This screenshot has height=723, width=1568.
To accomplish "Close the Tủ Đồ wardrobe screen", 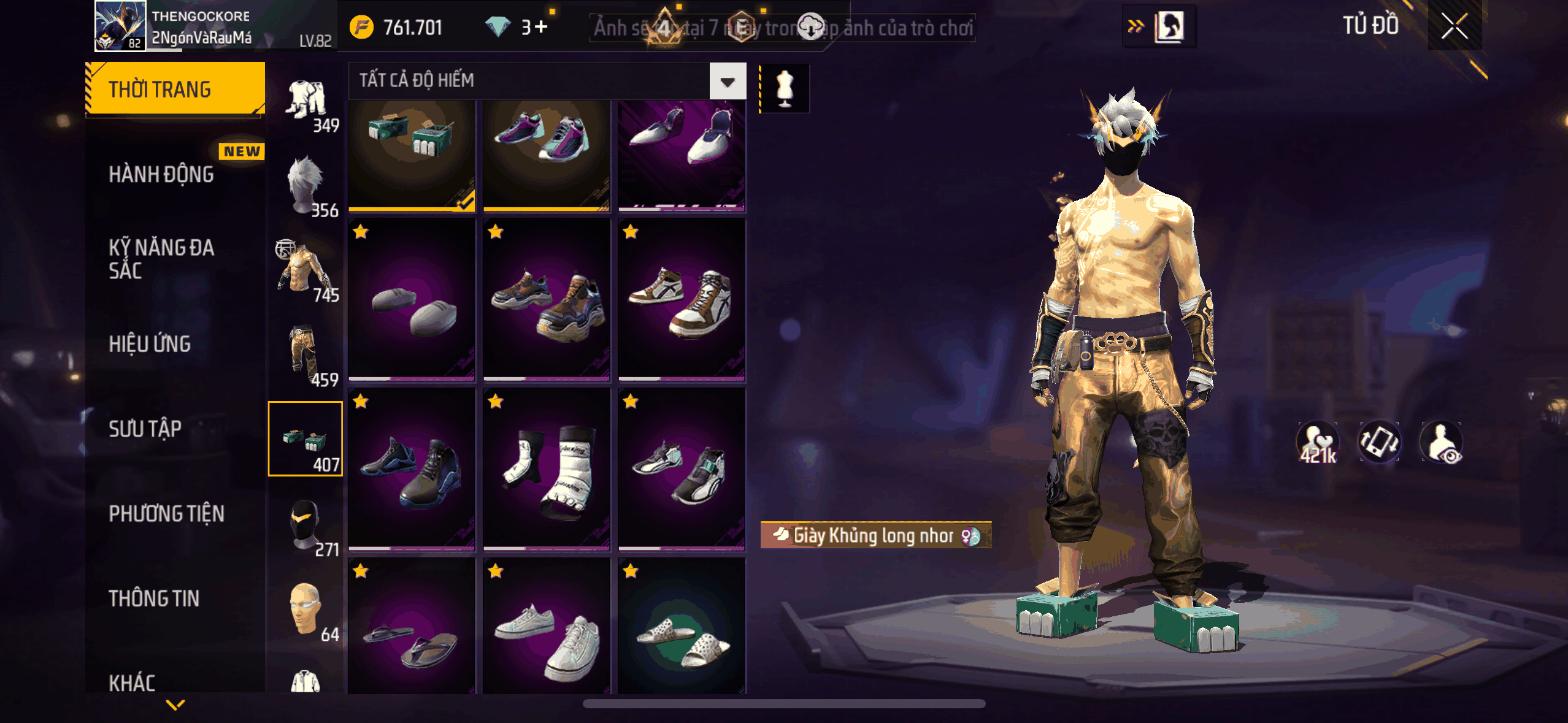I will pos(1454,26).
